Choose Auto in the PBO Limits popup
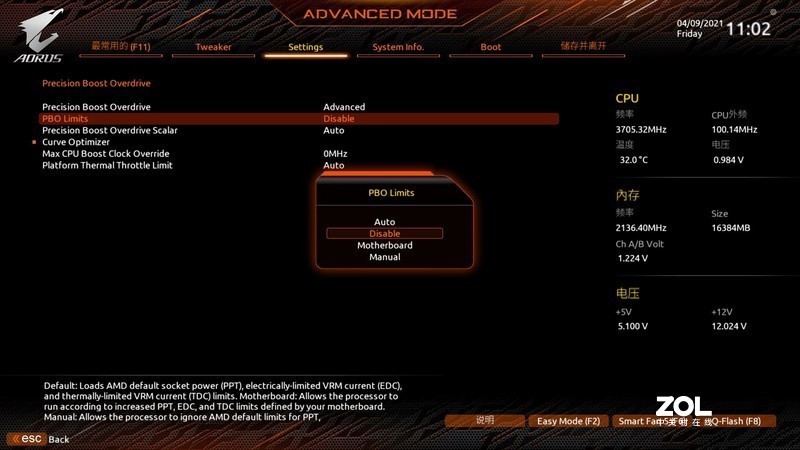This screenshot has width=800, height=450. [384, 222]
